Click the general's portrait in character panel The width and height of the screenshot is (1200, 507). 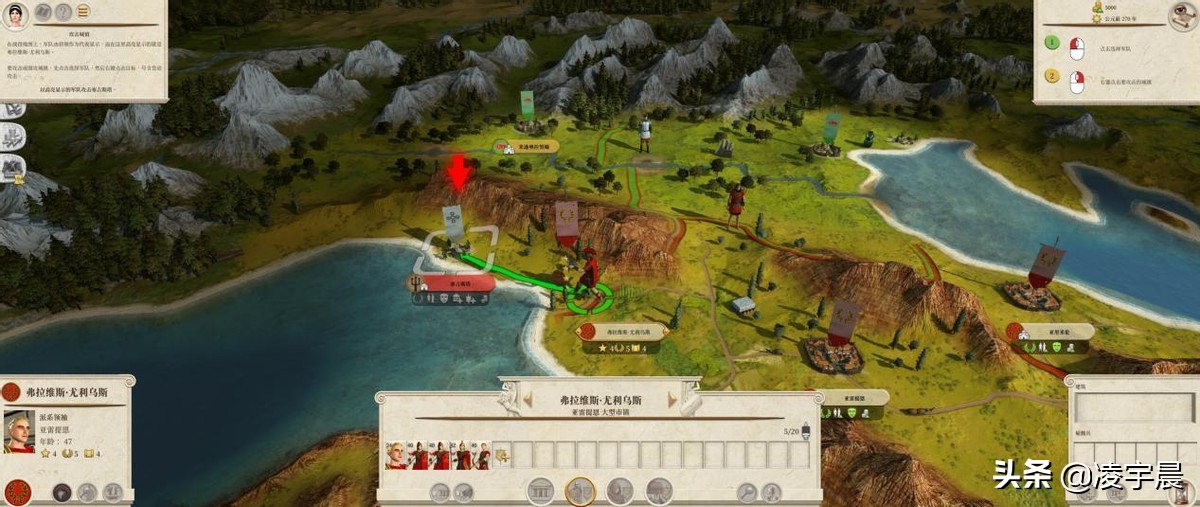(x=18, y=432)
